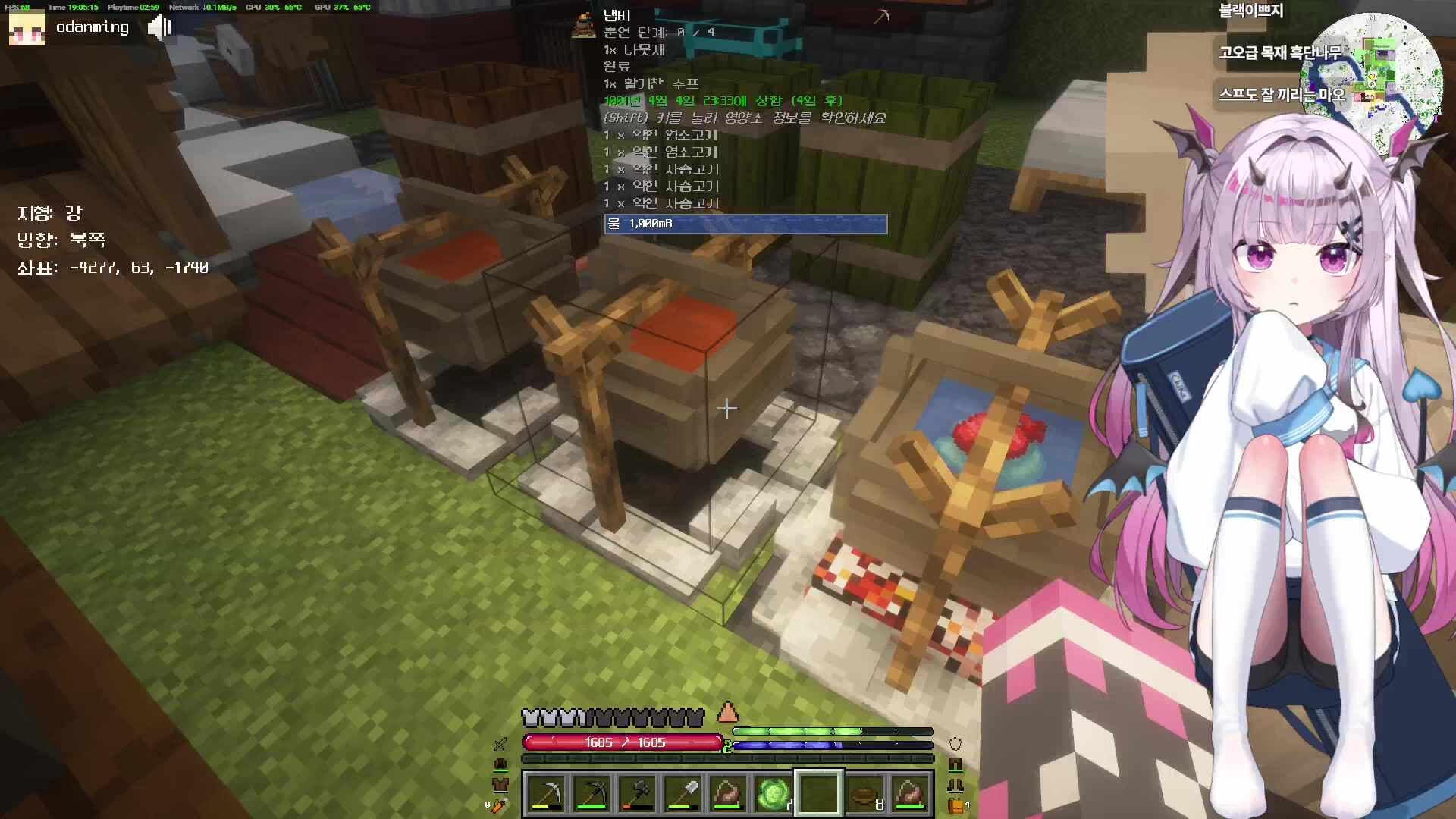
Task: Click the brown tunic equipment icon
Action: click(500, 784)
